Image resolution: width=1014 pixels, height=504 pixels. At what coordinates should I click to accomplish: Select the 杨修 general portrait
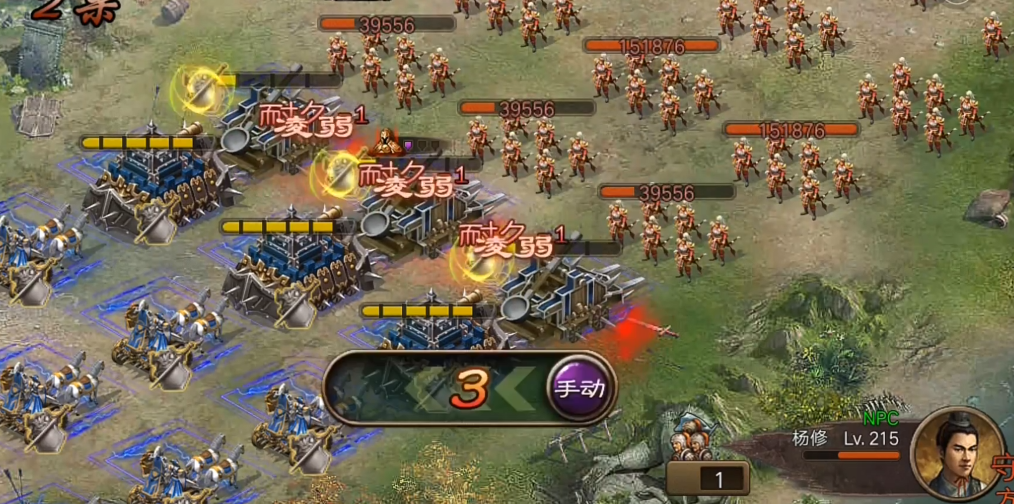click(x=953, y=453)
